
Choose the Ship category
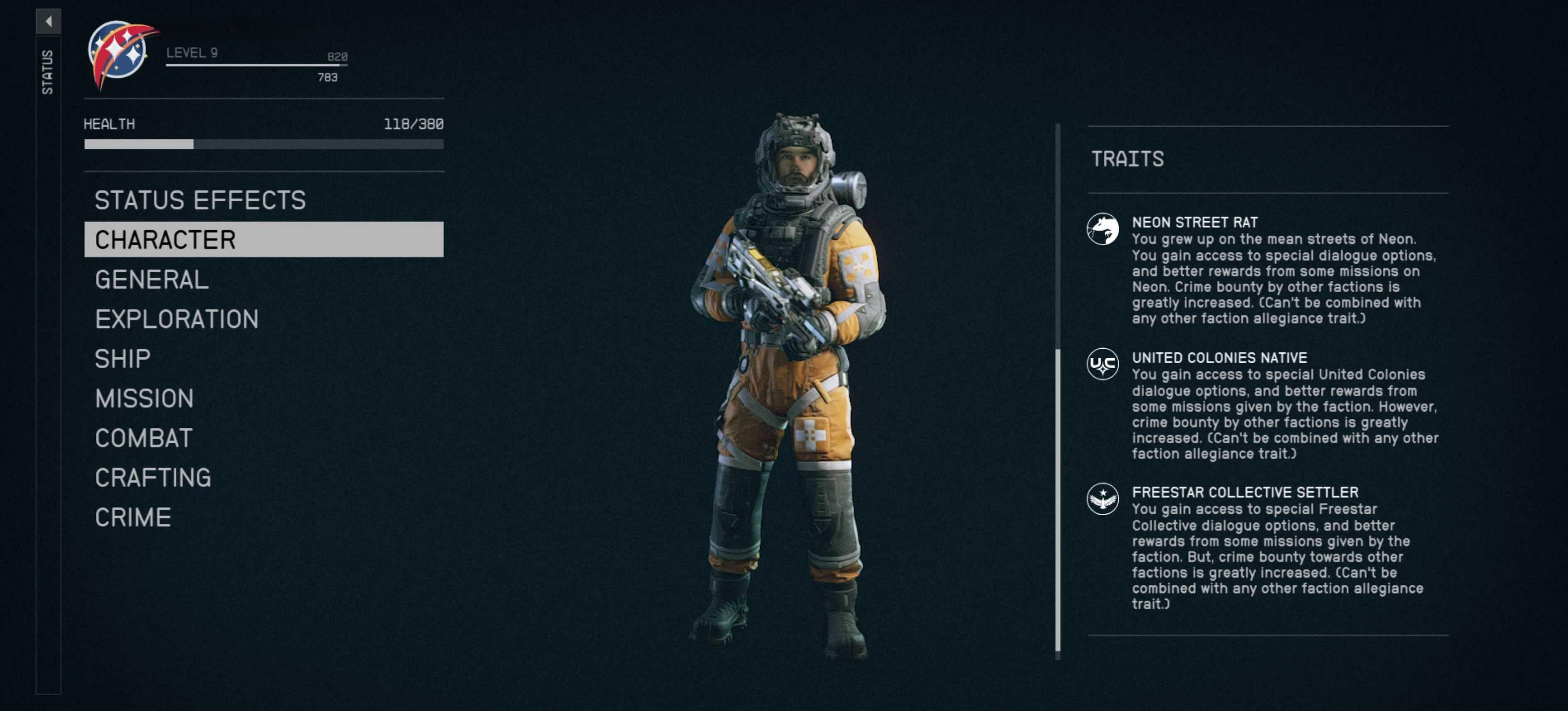coord(123,359)
